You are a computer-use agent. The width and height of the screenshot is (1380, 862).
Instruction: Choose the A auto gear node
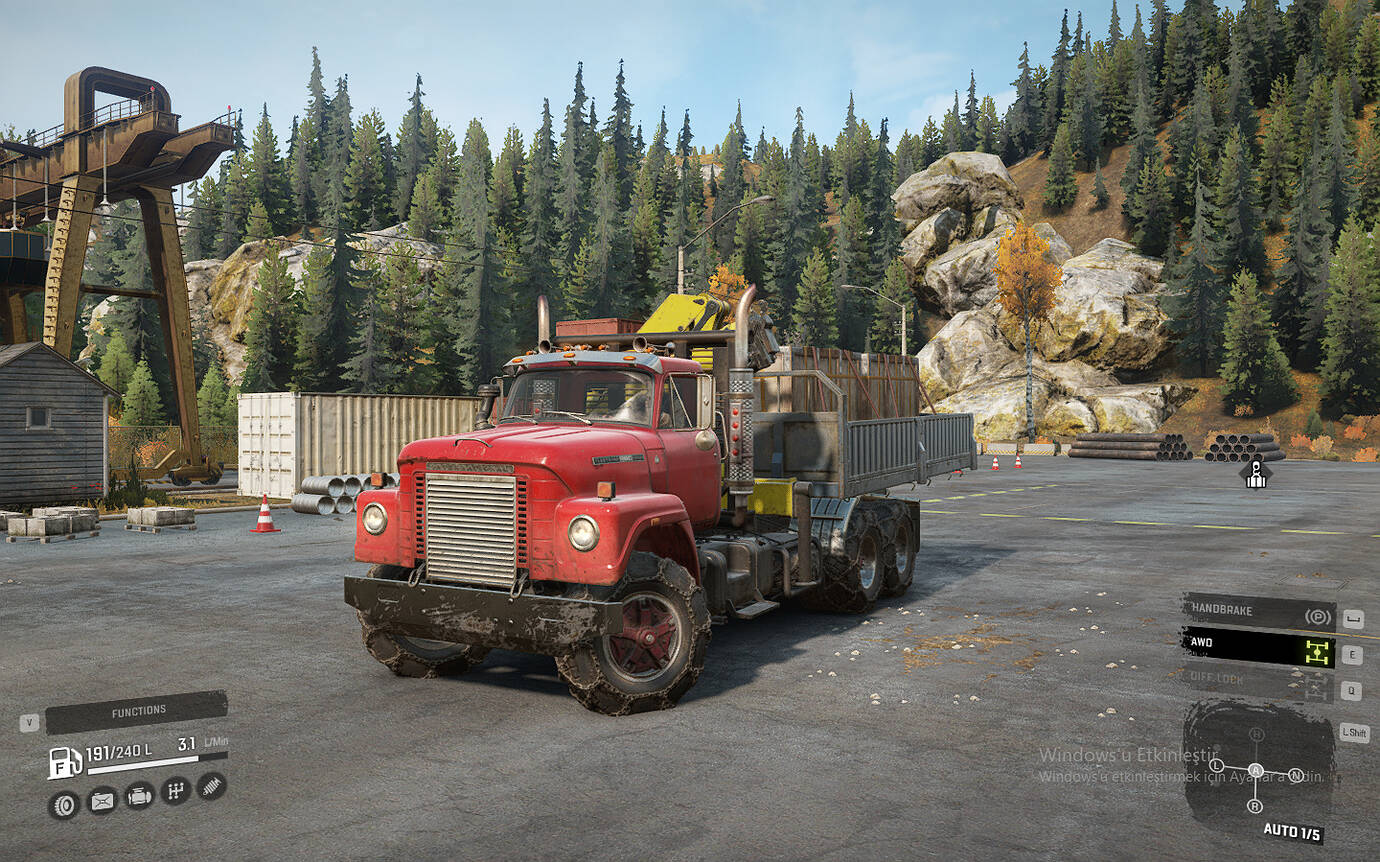[x=1255, y=770]
